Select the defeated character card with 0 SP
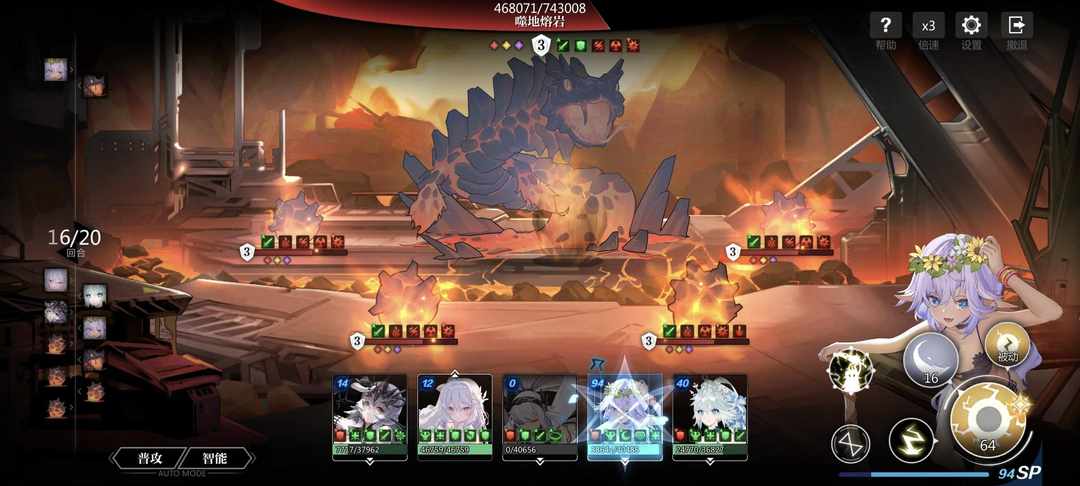Screen dimensions: 1080x486 click(x=539, y=416)
